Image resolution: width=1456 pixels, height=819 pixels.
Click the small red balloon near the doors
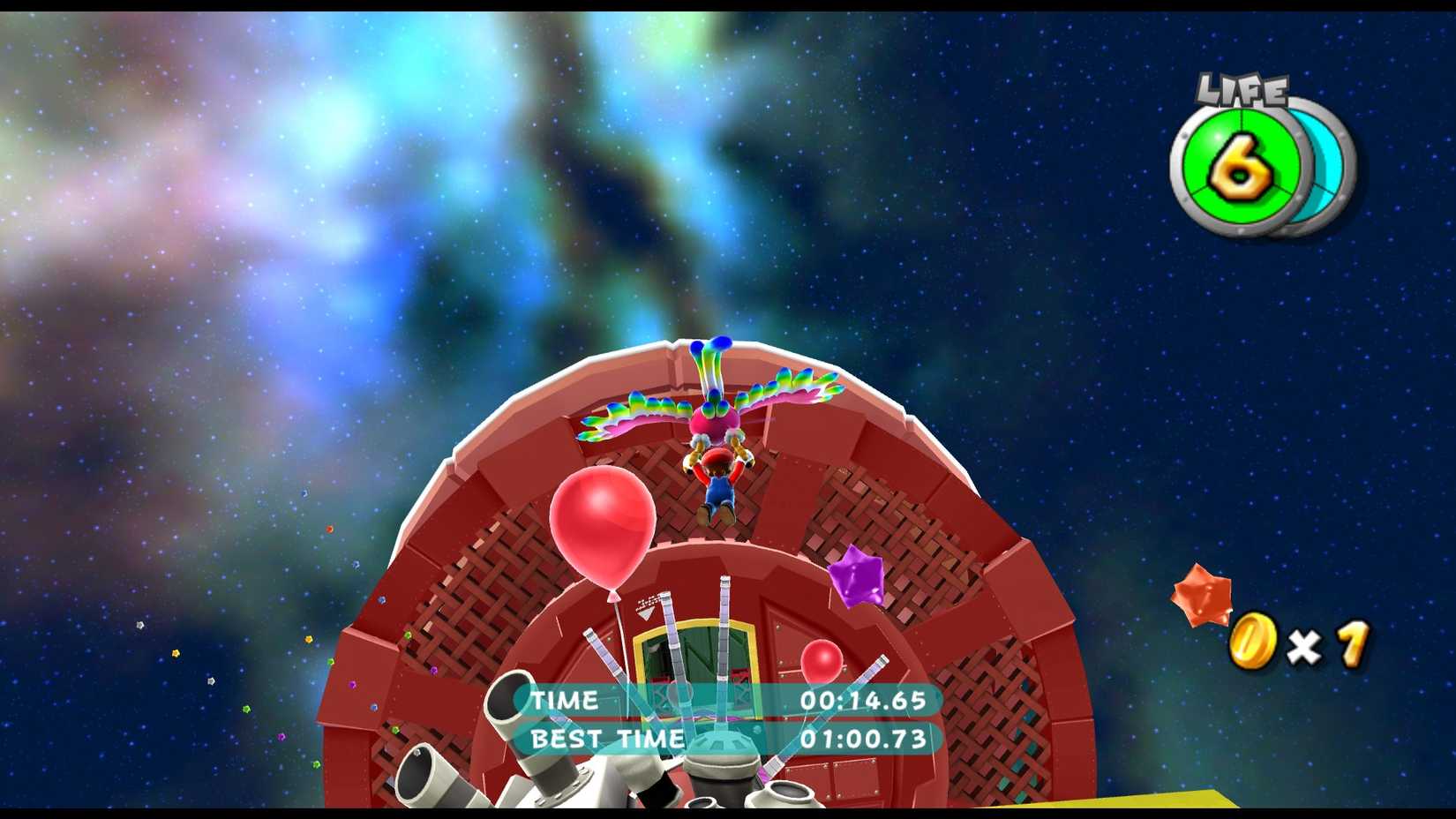(x=821, y=660)
